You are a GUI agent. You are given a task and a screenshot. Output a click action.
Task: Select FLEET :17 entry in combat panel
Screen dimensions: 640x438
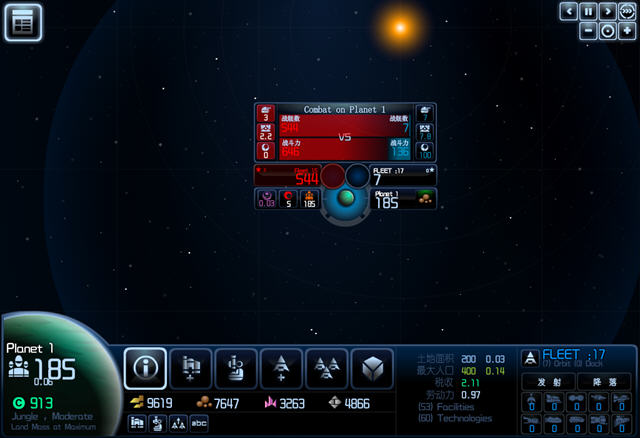click(403, 176)
